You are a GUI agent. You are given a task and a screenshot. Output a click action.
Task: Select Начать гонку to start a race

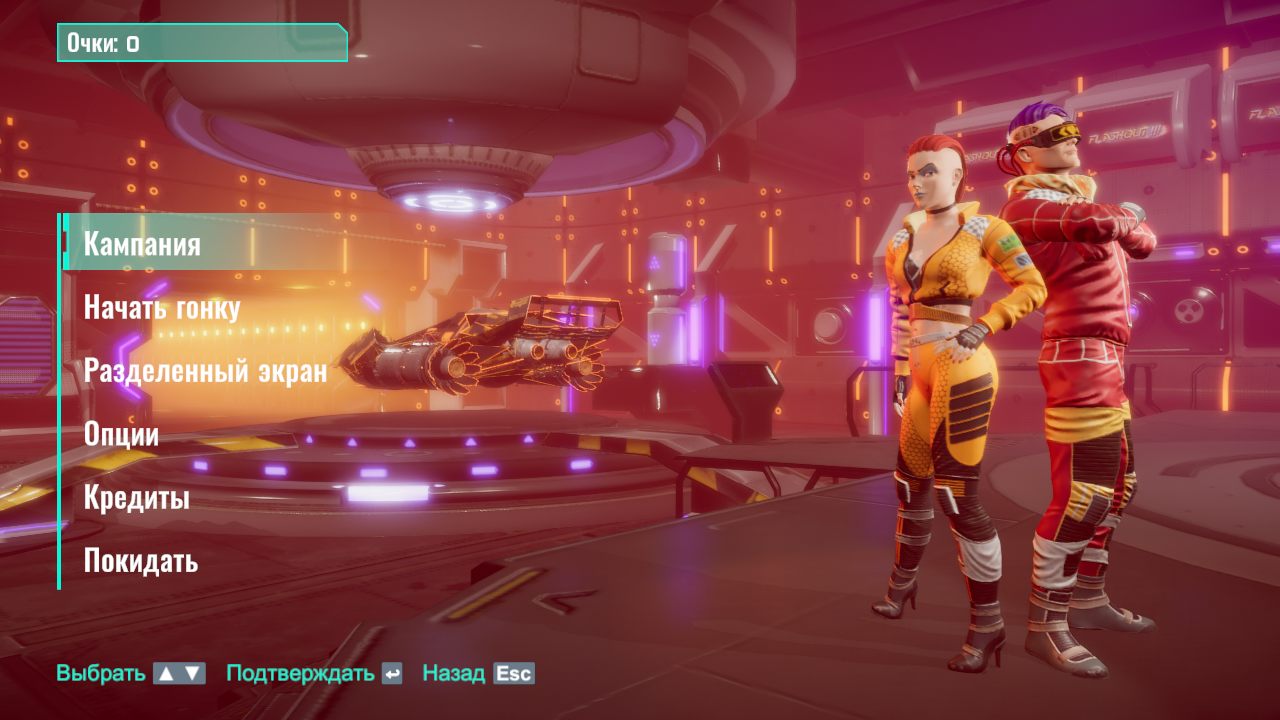point(162,307)
